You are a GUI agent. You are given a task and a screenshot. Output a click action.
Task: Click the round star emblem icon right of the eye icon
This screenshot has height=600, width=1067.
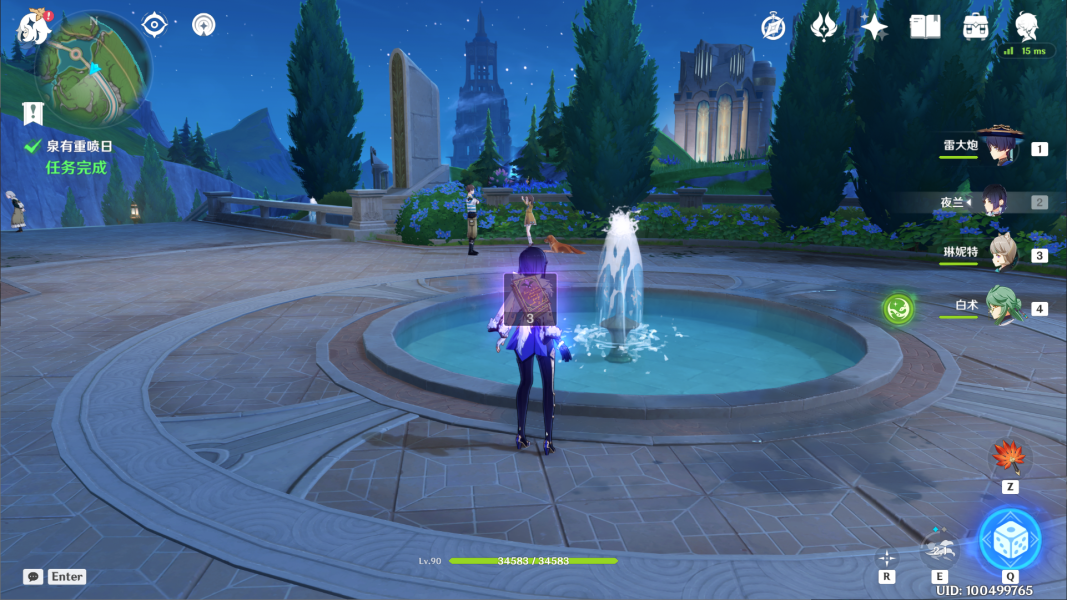coord(204,24)
